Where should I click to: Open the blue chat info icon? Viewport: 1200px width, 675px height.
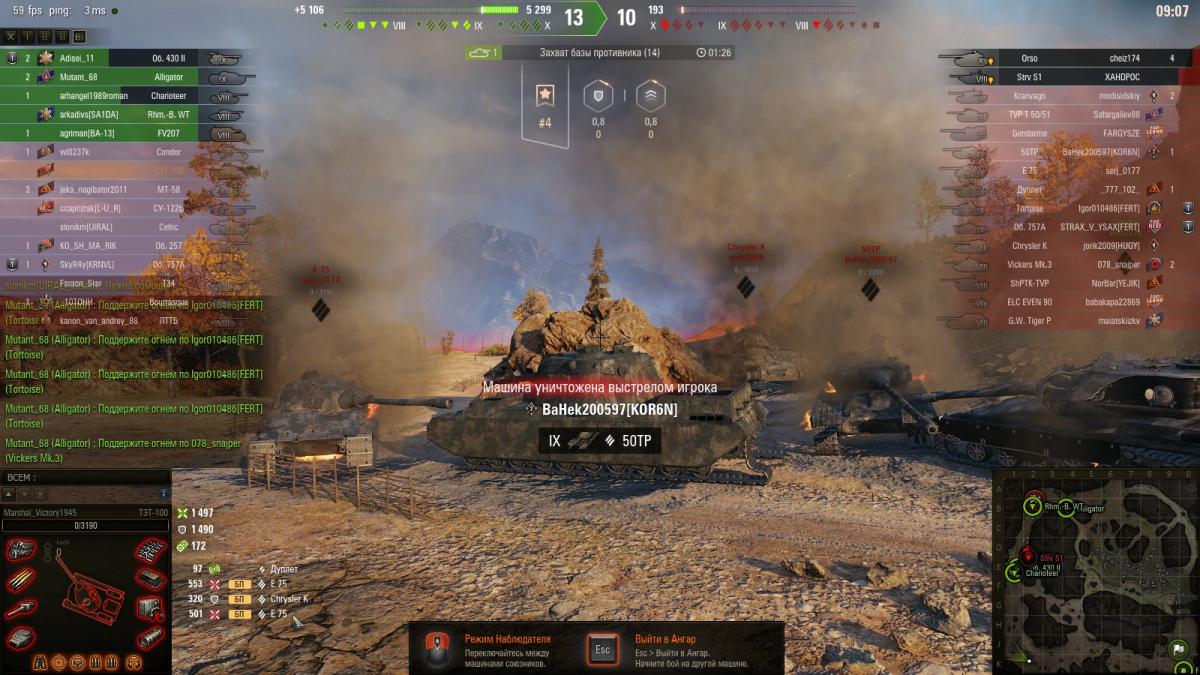pos(164,494)
